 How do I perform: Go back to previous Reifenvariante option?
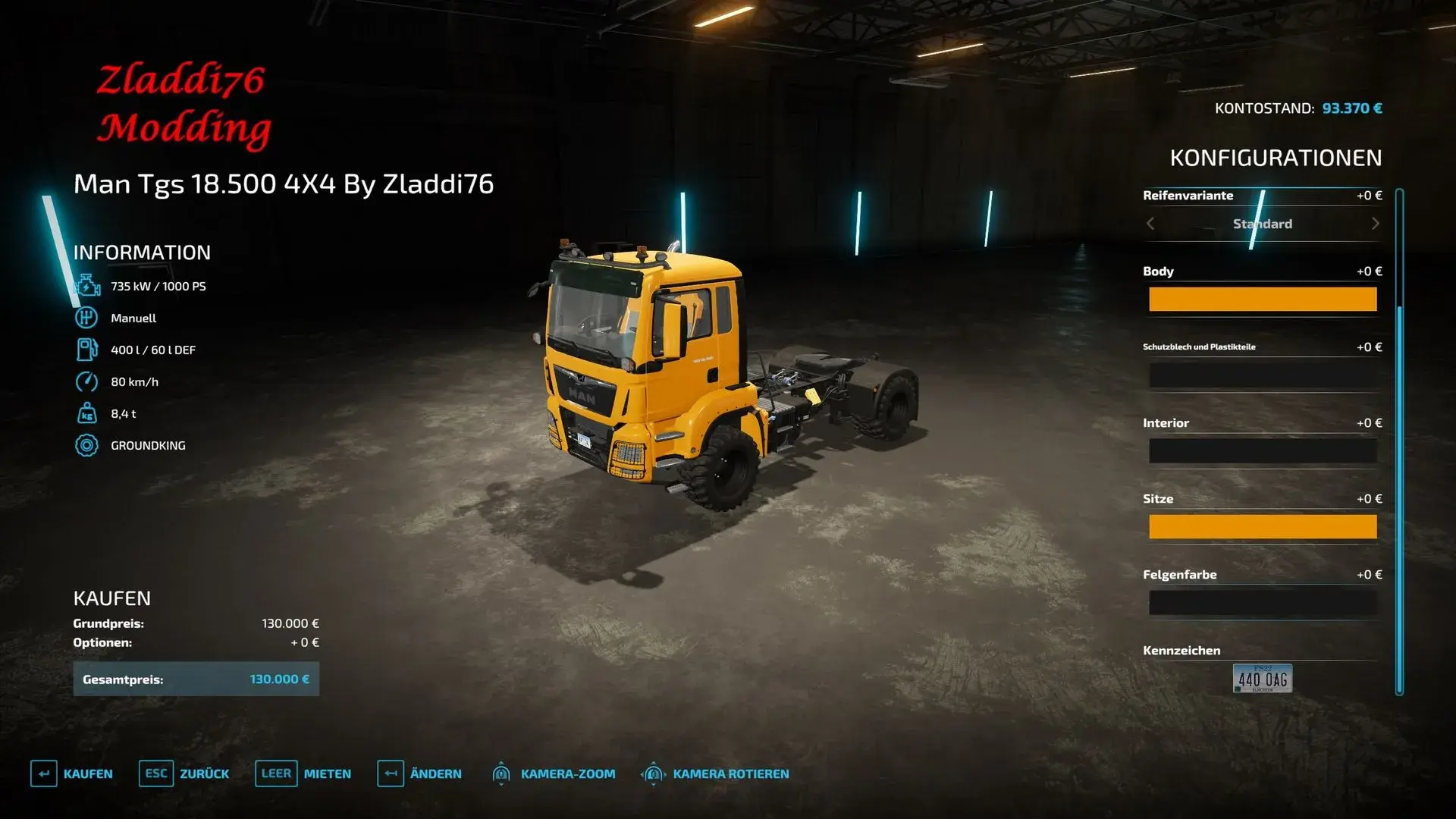pyautogui.click(x=1150, y=223)
